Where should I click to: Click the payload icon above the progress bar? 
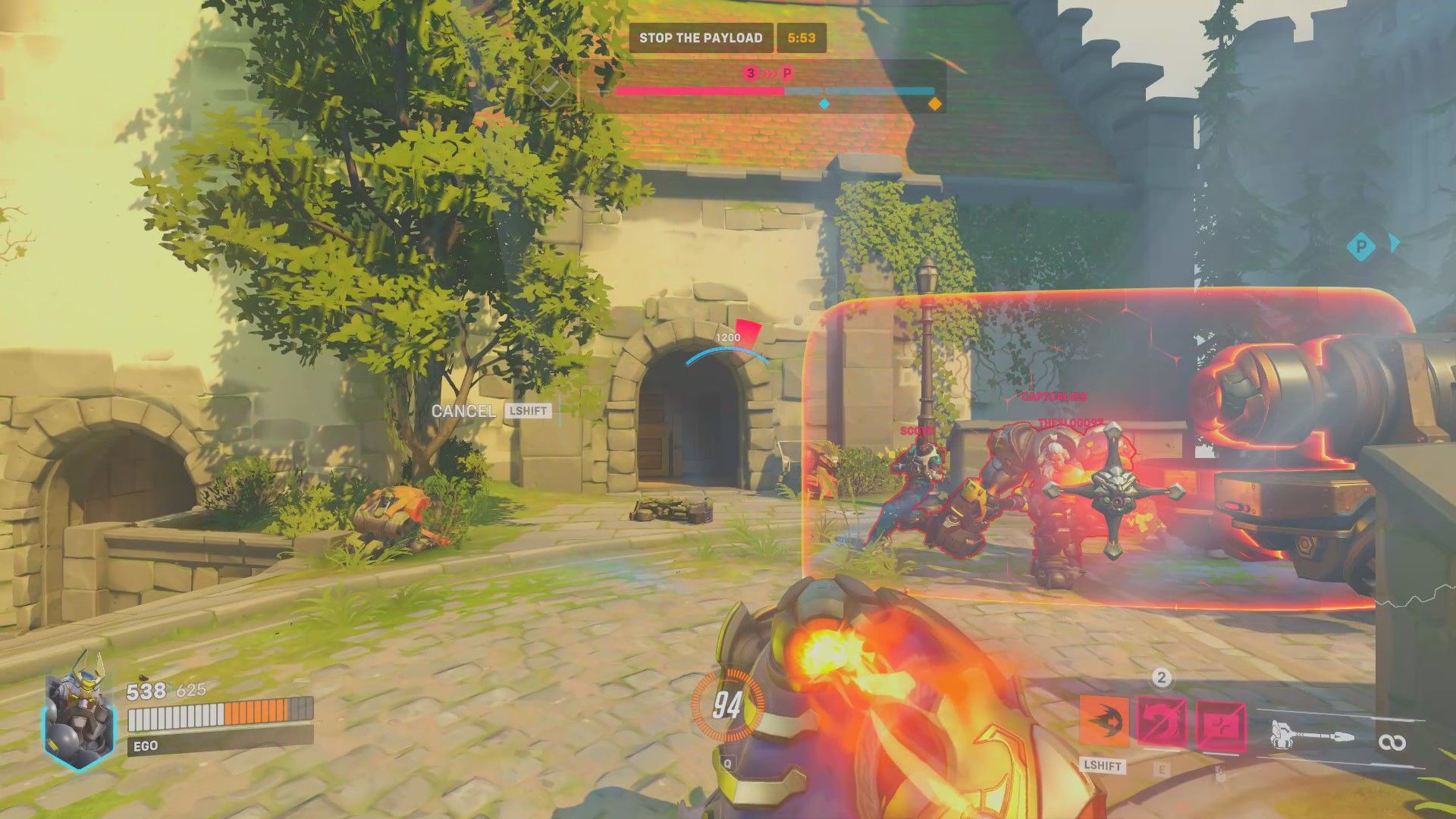point(786,74)
